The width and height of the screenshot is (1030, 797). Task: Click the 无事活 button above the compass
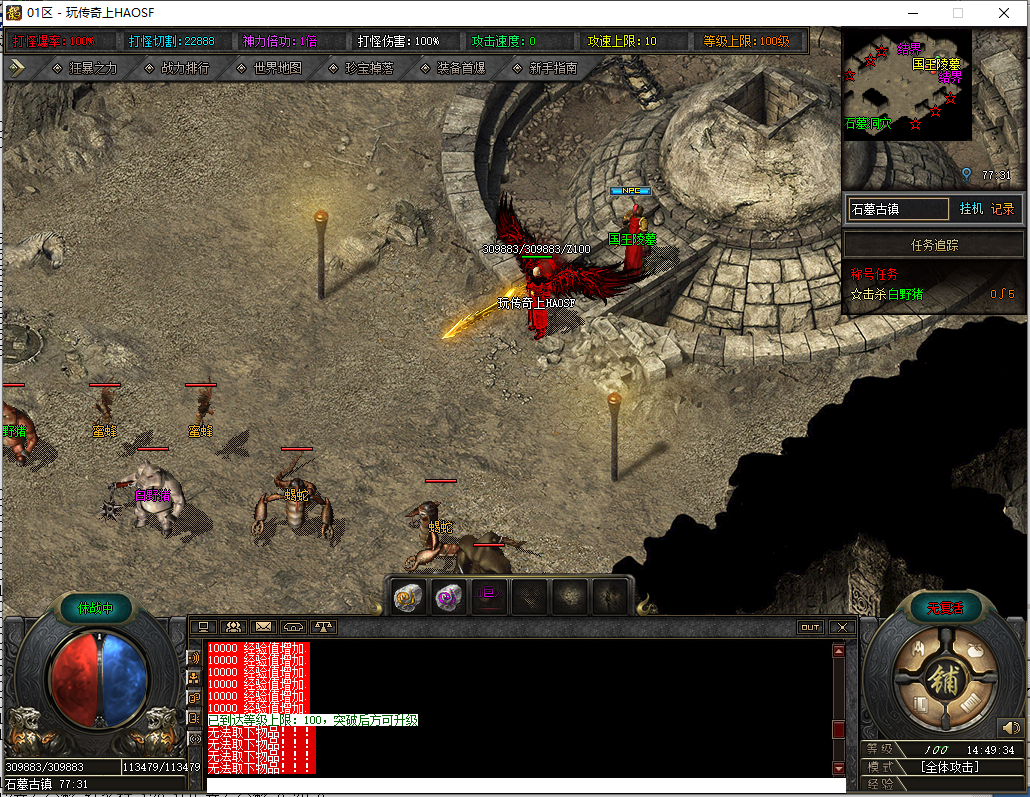tap(943, 607)
